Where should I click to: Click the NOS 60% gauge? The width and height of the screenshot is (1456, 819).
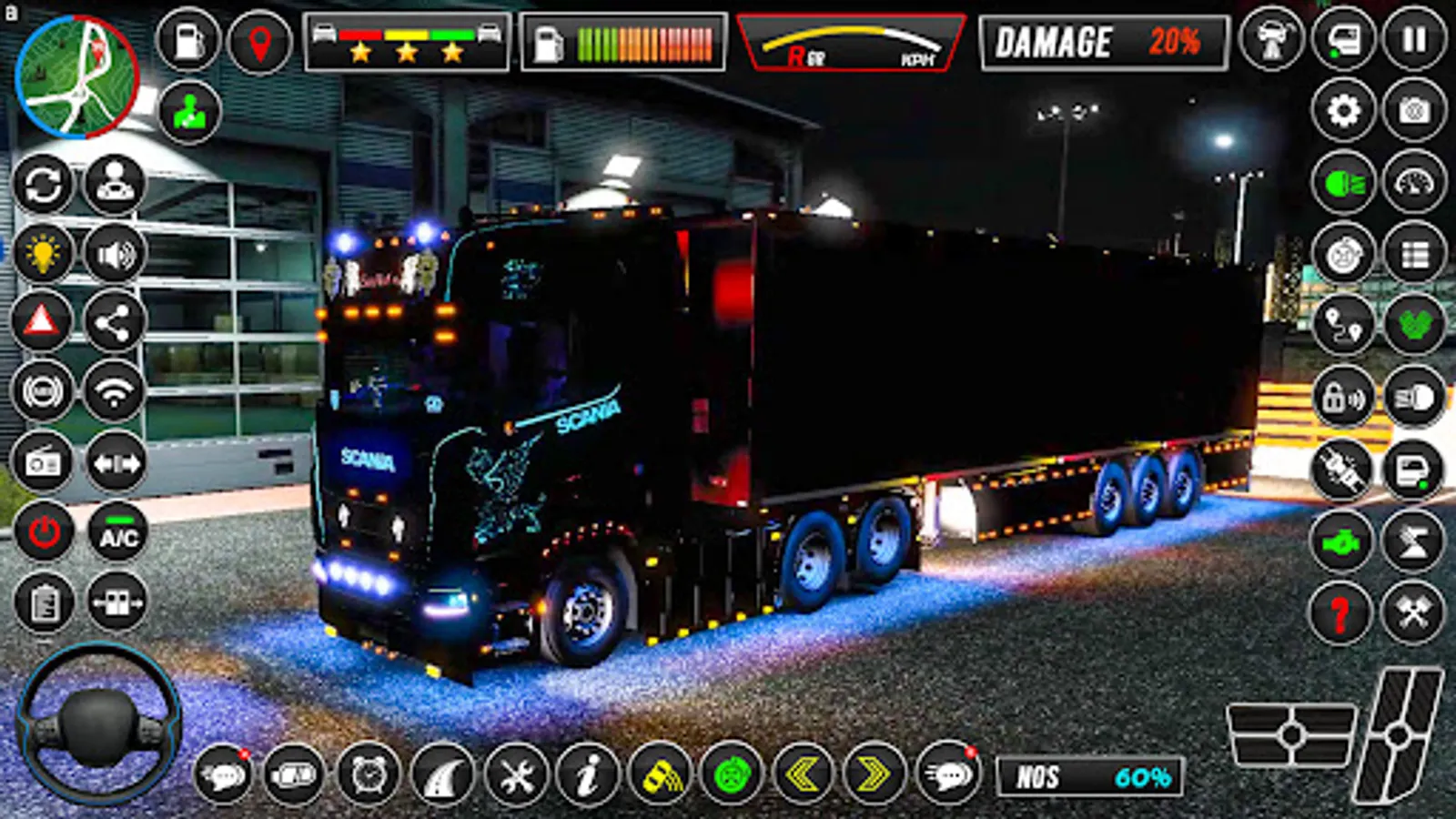tap(1092, 773)
